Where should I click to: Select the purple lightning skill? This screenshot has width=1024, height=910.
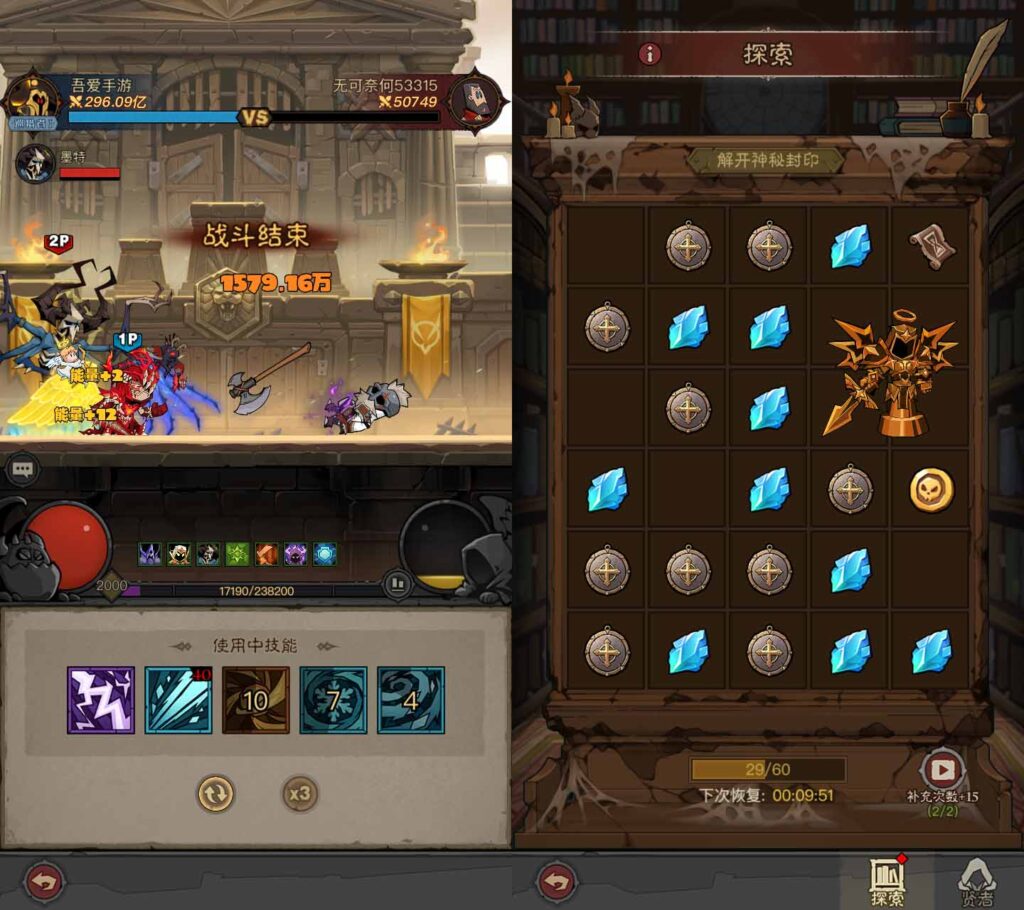click(100, 700)
